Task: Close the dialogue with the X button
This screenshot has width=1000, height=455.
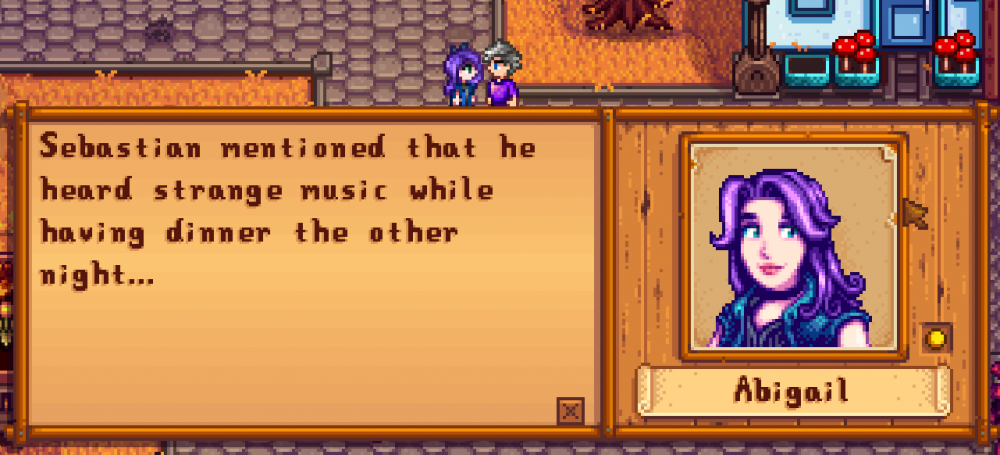Action: pos(570,410)
